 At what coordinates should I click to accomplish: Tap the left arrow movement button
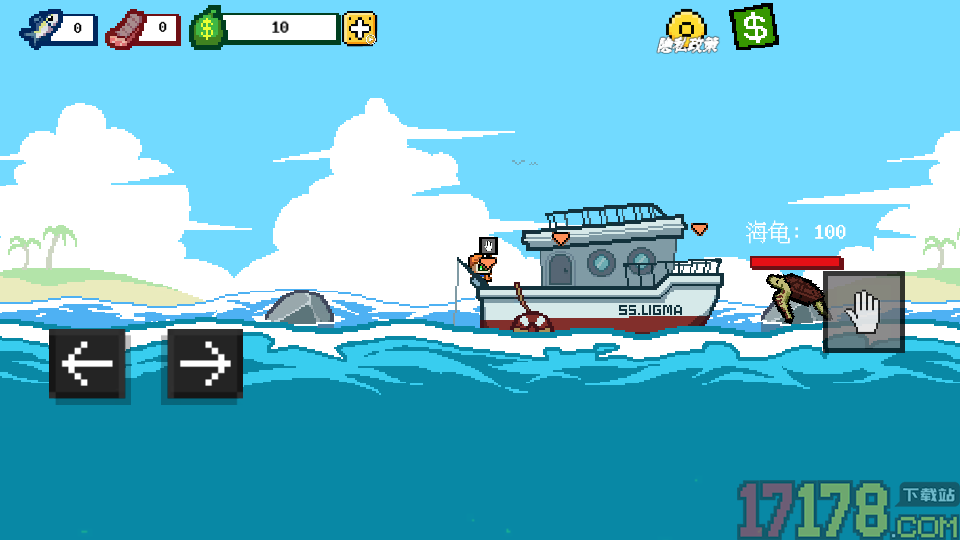(x=87, y=364)
